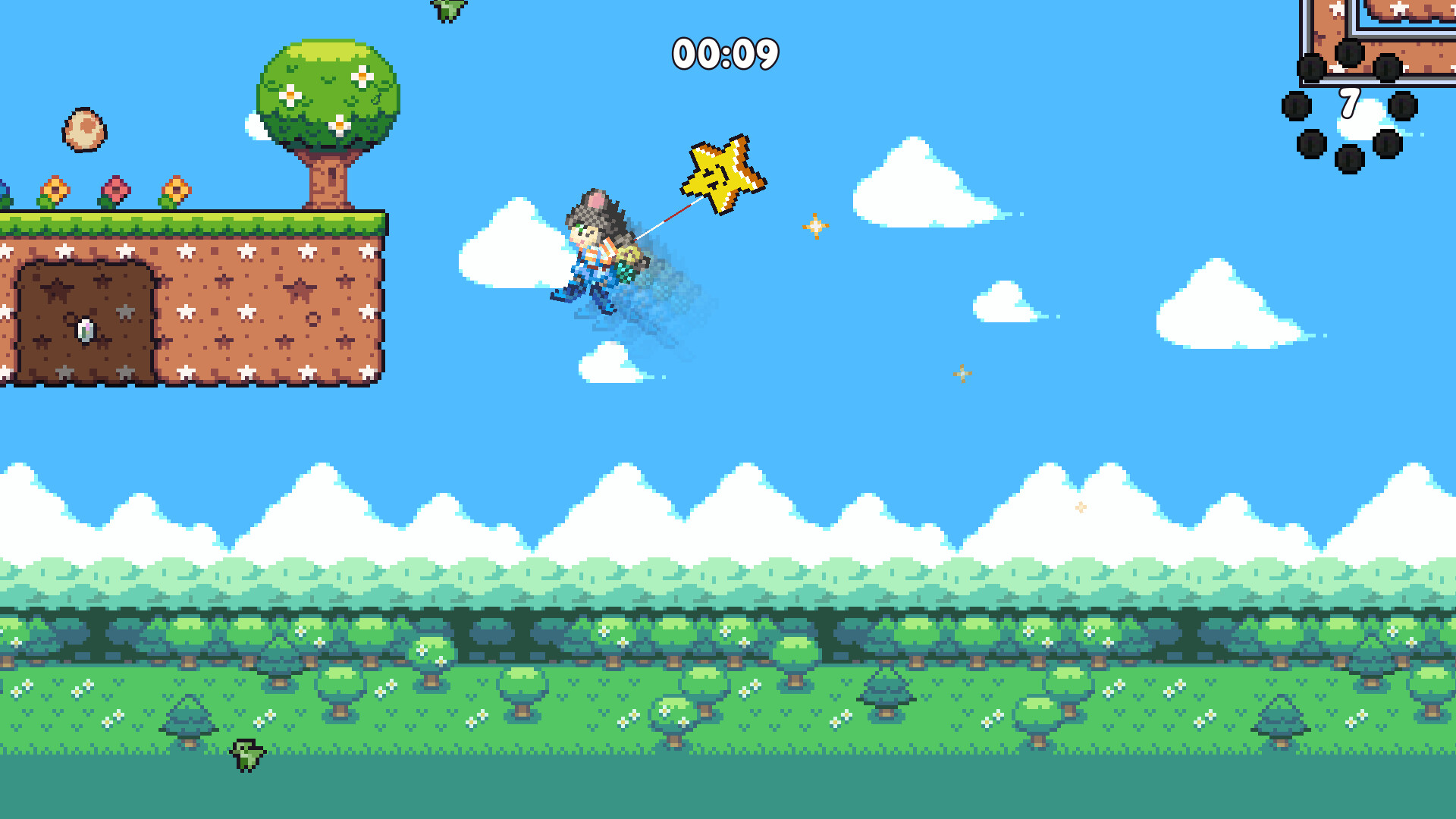Click a black bomb circling the number 7
The height and width of the screenshot is (819, 1456).
tap(1296, 105)
